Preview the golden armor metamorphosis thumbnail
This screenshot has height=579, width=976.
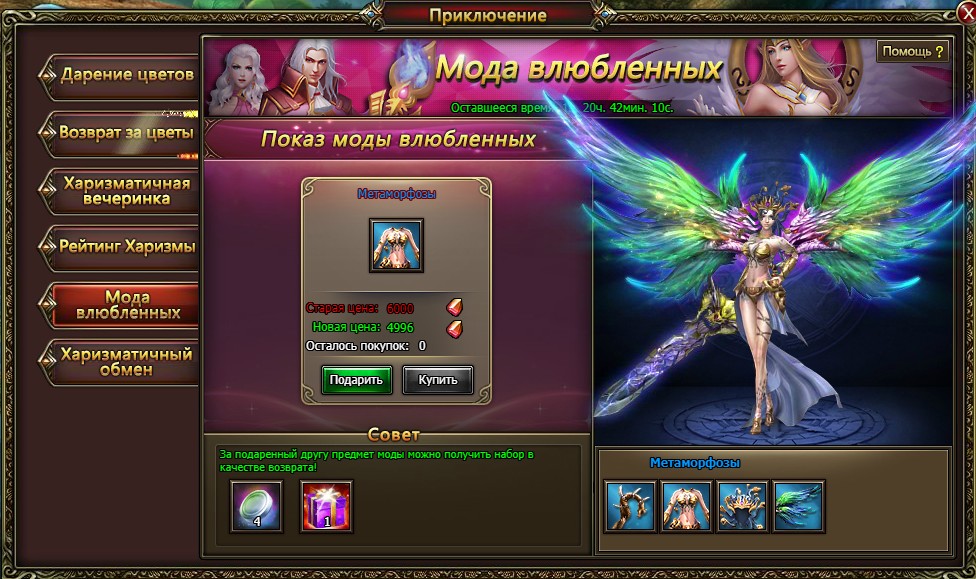(687, 506)
